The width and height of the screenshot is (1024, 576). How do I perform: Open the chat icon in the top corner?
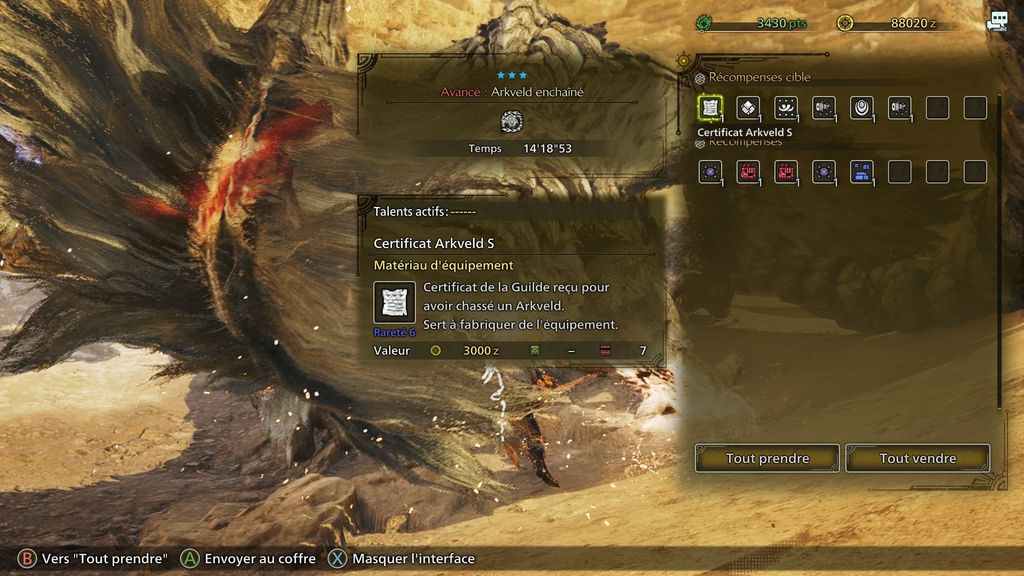pyautogui.click(x=997, y=22)
